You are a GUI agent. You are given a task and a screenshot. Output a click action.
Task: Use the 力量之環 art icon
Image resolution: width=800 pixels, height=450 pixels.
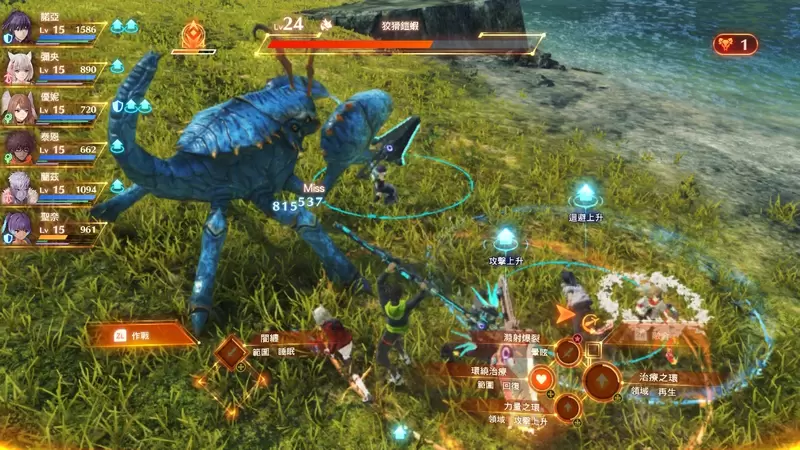tap(567, 408)
